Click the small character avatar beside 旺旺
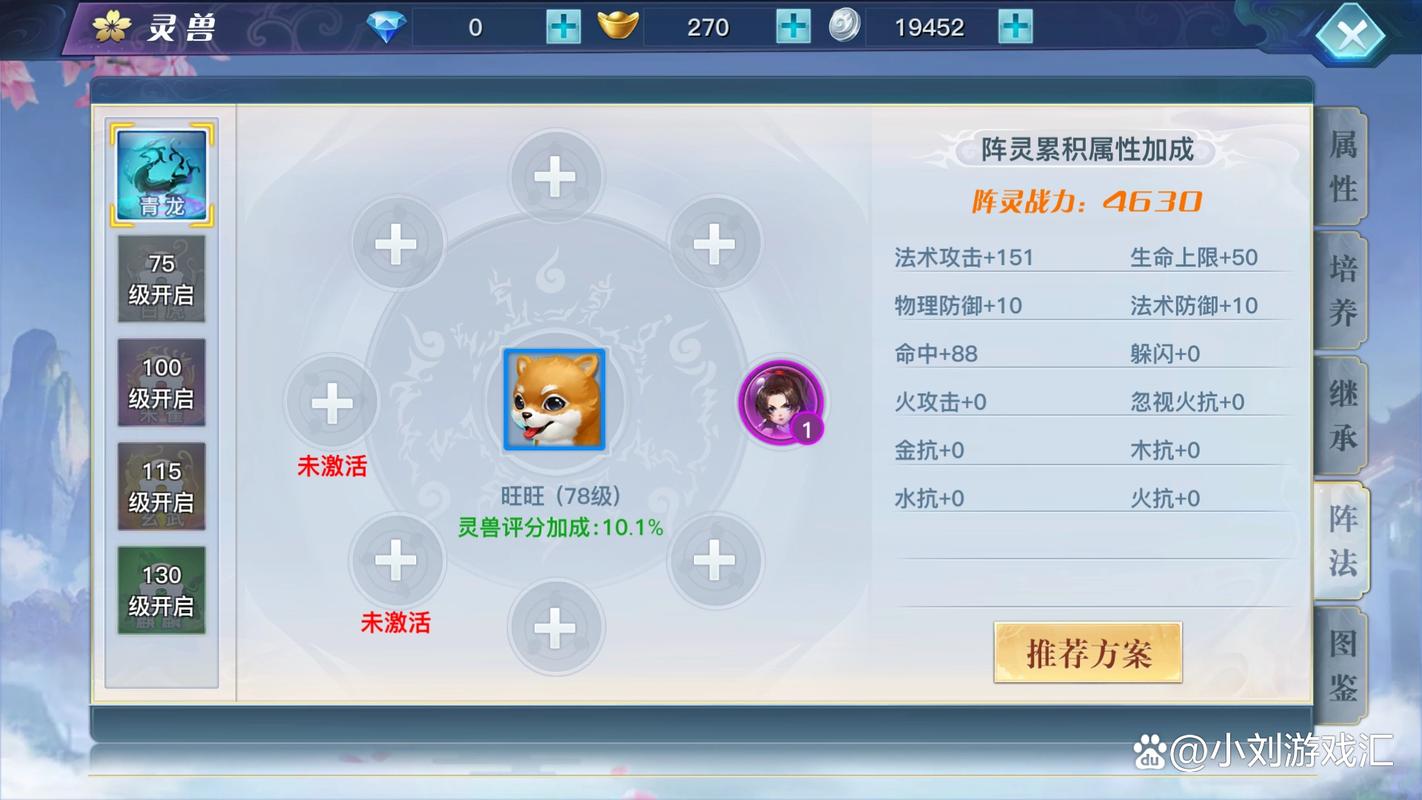 pyautogui.click(x=783, y=403)
